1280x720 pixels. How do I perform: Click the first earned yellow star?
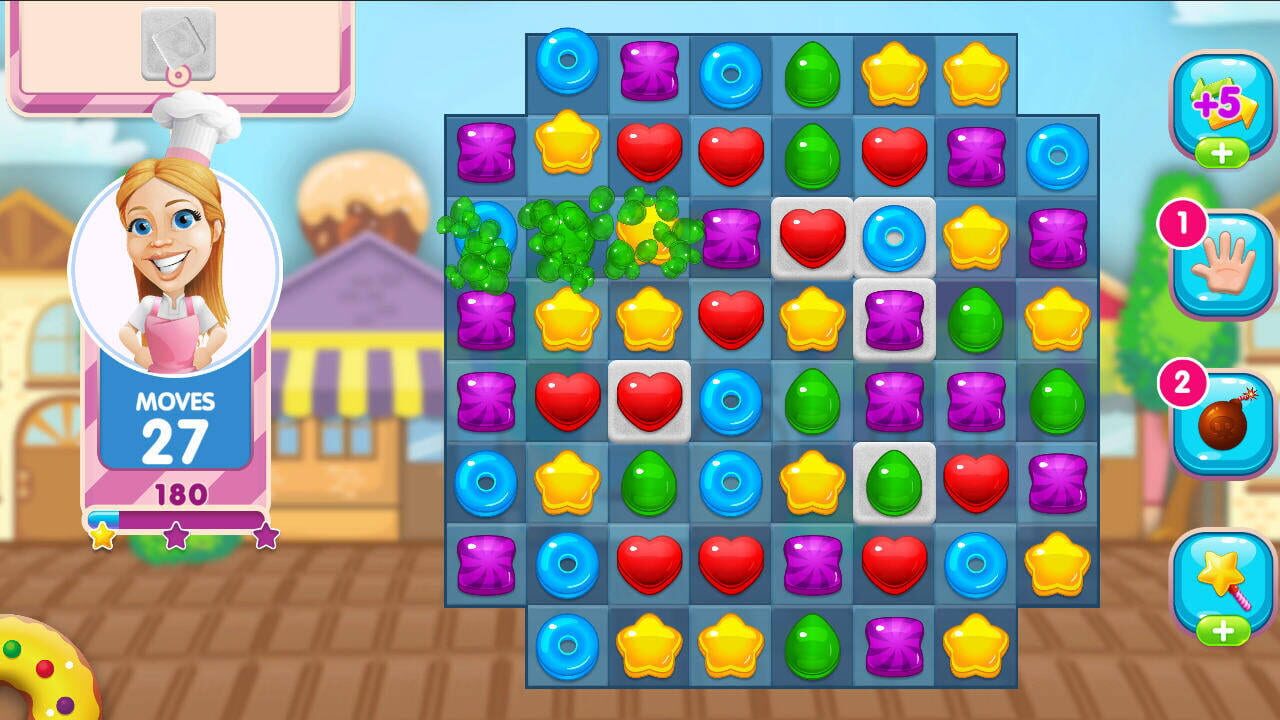point(103,536)
